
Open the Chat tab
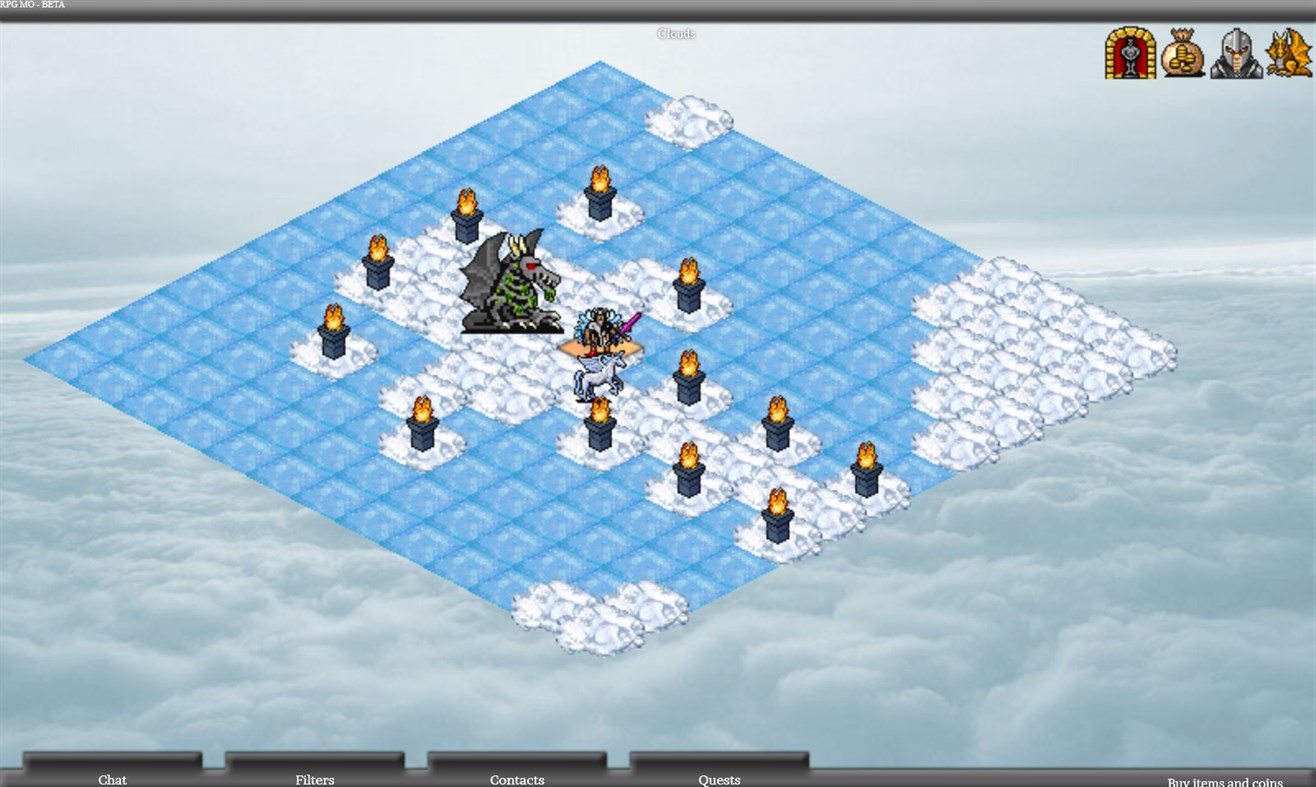tap(112, 779)
